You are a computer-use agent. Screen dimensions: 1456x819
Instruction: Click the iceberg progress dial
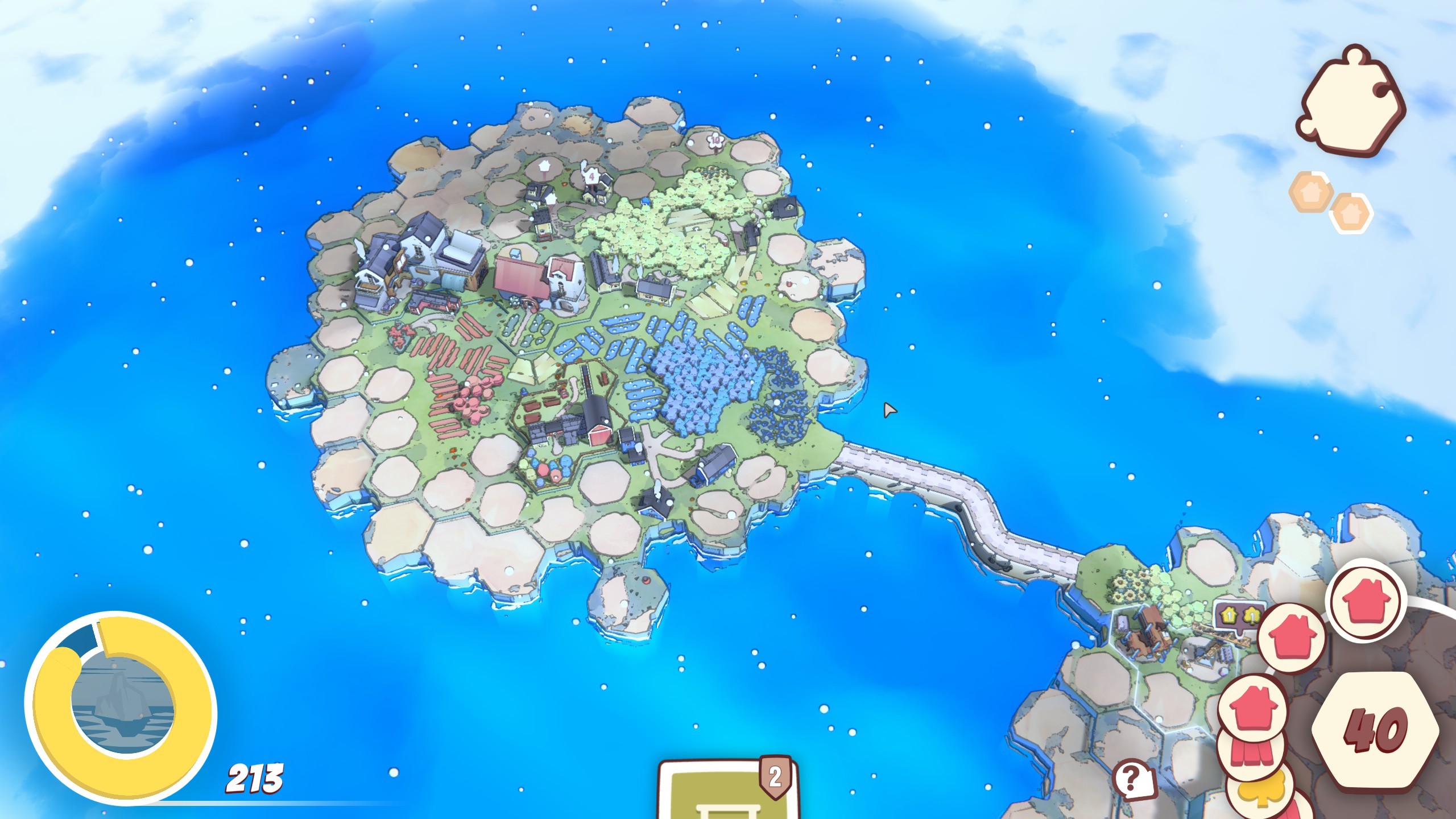[x=121, y=707]
